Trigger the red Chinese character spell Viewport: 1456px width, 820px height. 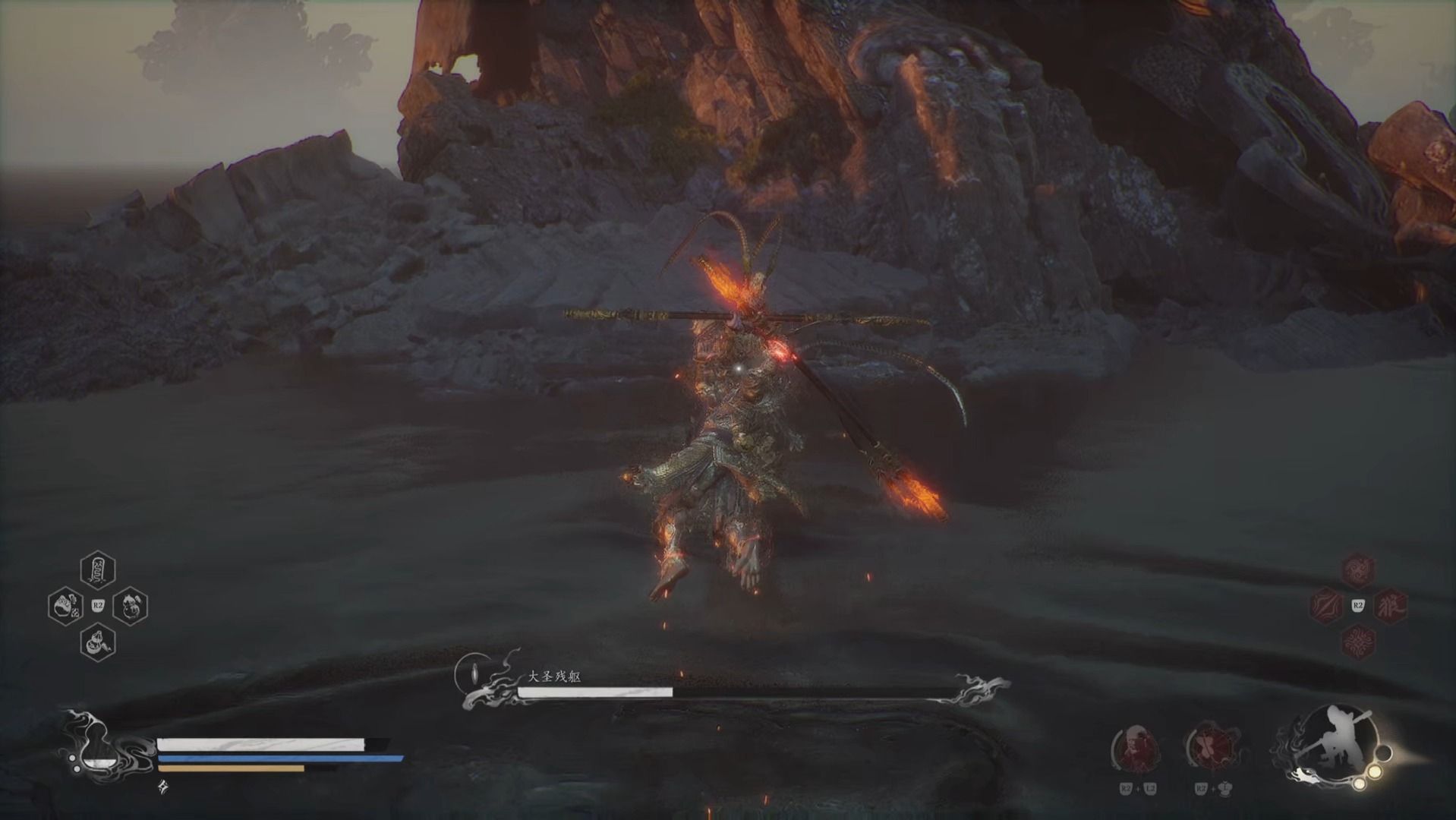coord(1390,606)
